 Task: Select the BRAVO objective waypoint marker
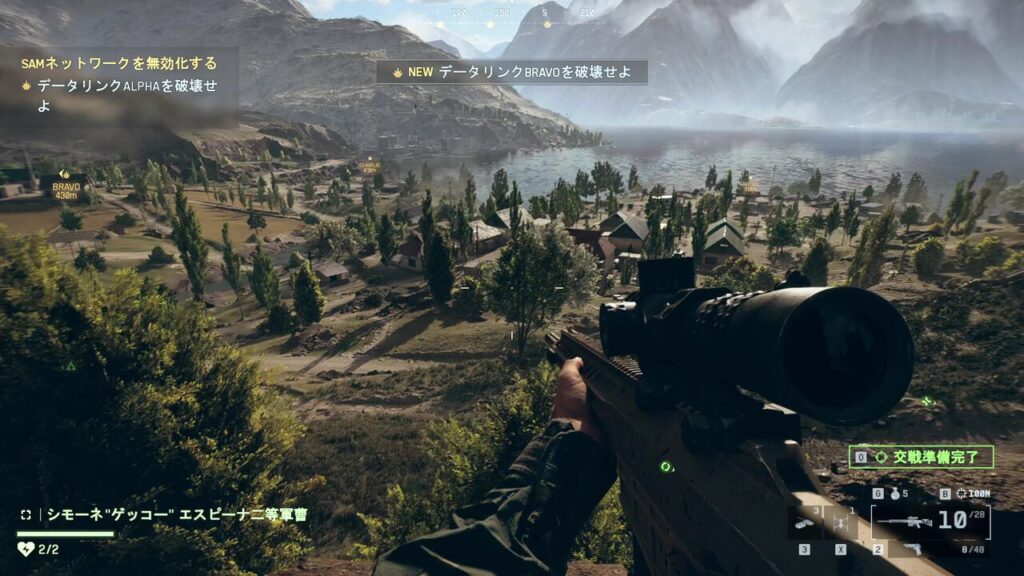66,187
